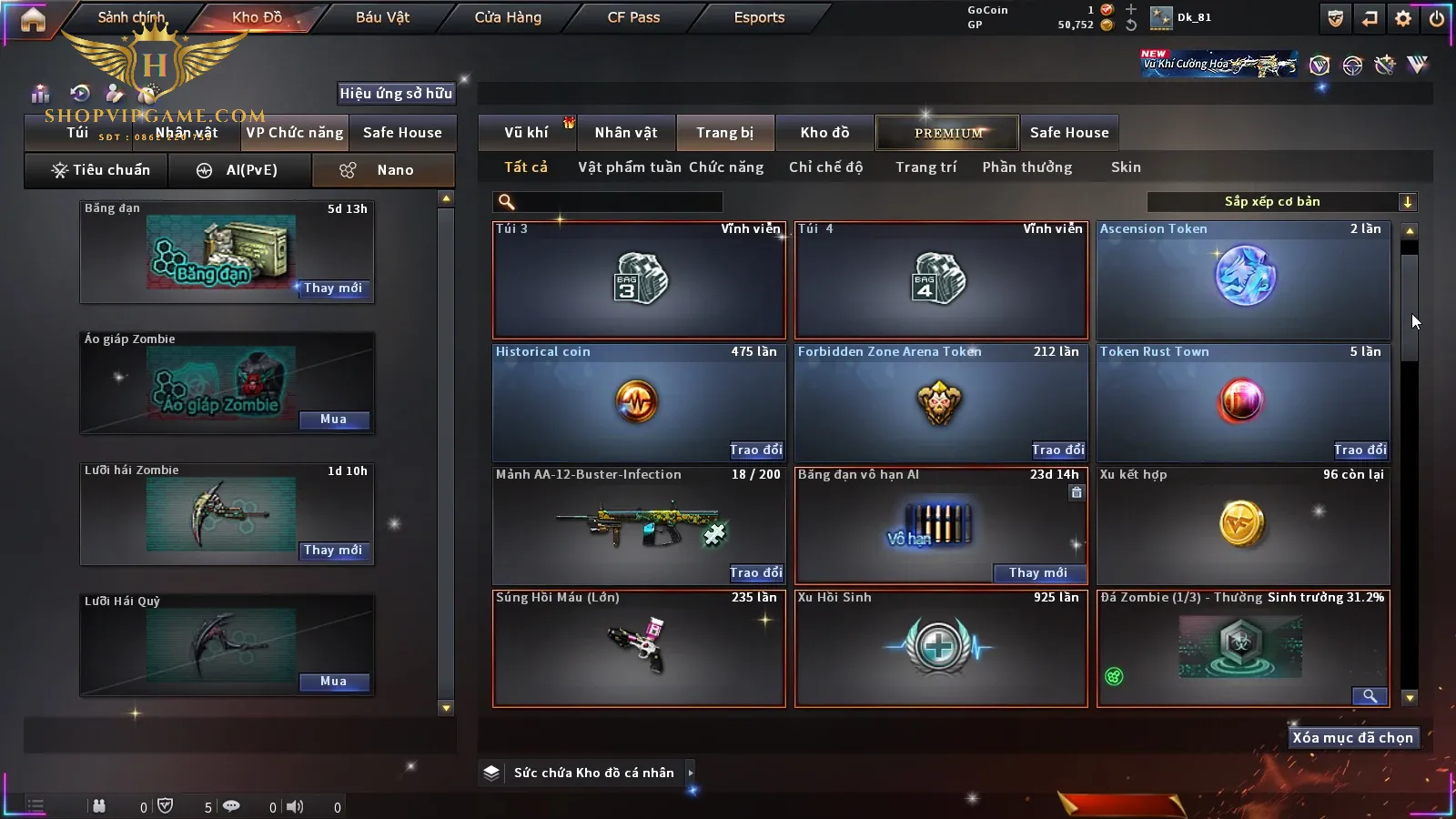The image size is (1456, 819).
Task: Select the Túi 3 bag slot
Action: coord(639,280)
